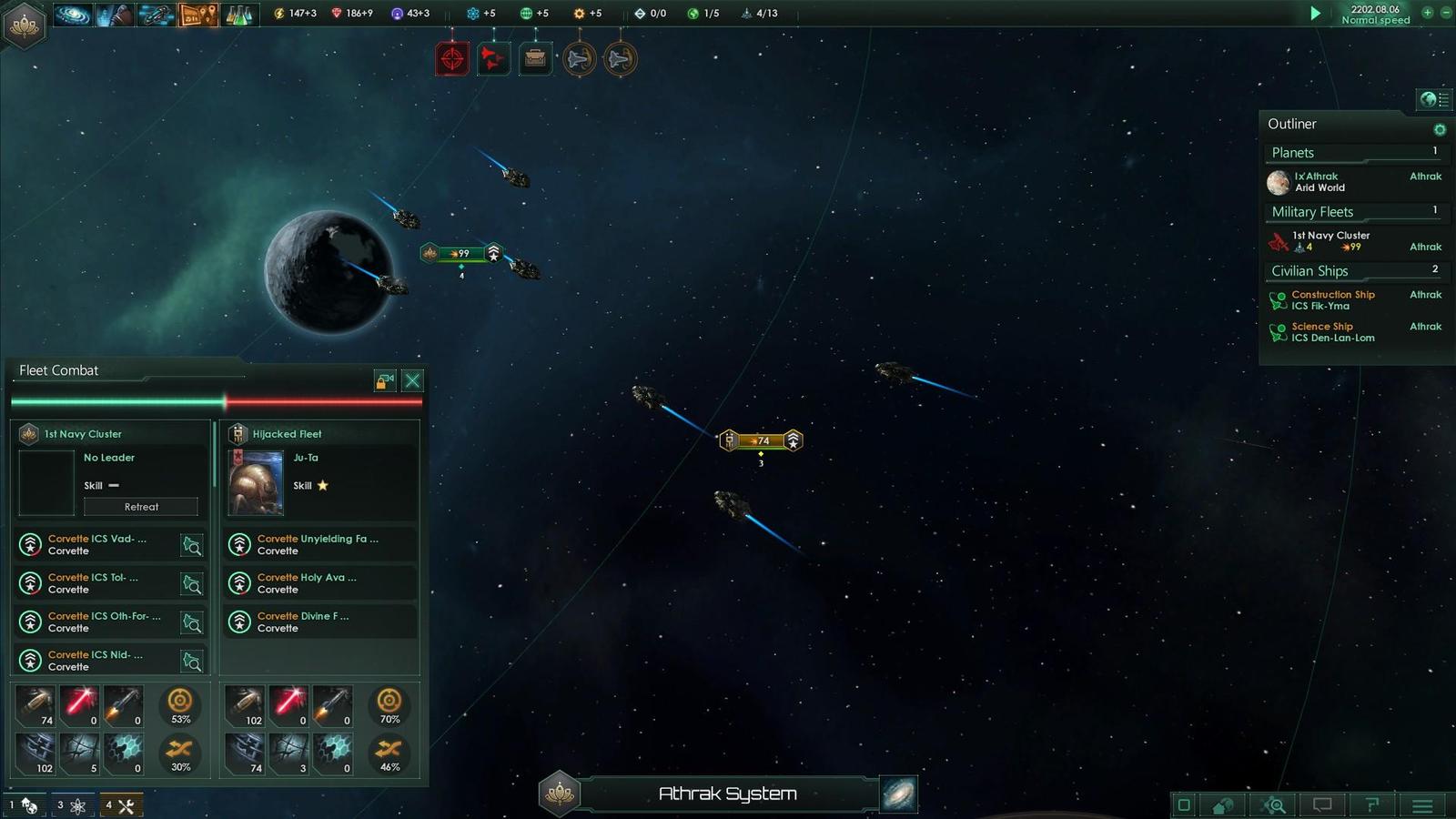Open the galaxy spiral top-bar button
The height and width of the screenshot is (819, 1456).
[x=72, y=15]
